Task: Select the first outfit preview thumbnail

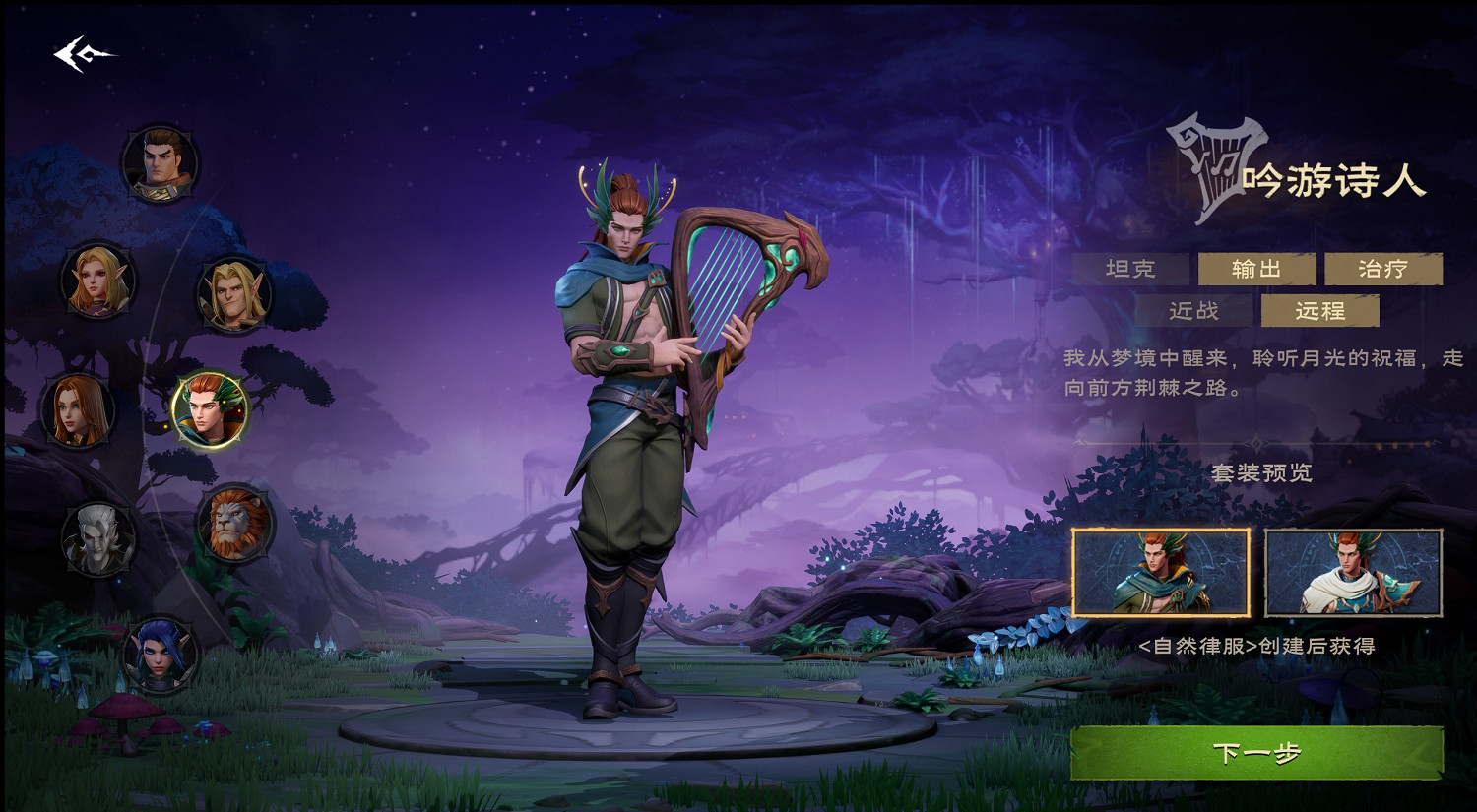Action: (1162, 573)
